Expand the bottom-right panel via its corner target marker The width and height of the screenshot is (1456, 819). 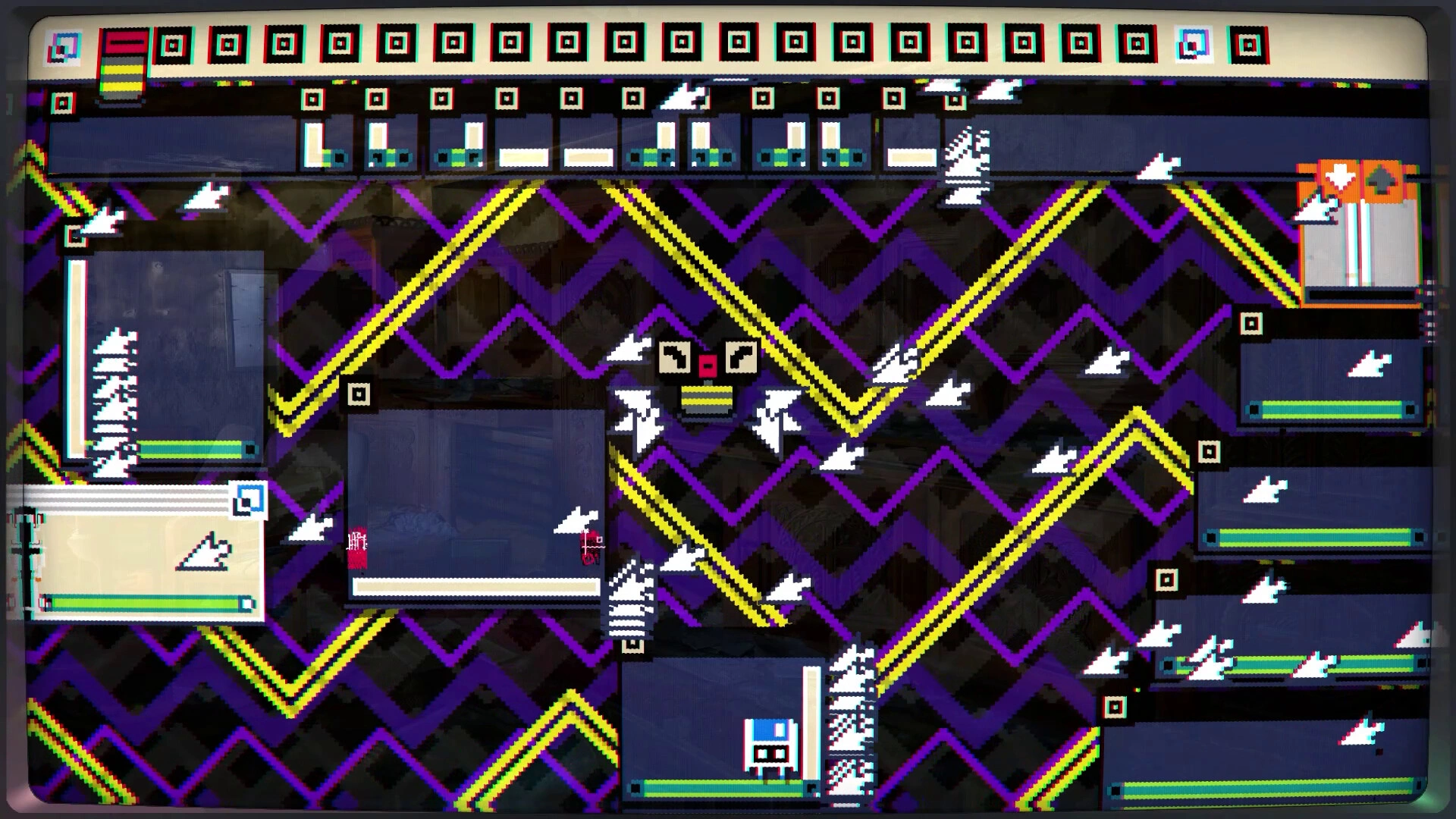click(1115, 705)
